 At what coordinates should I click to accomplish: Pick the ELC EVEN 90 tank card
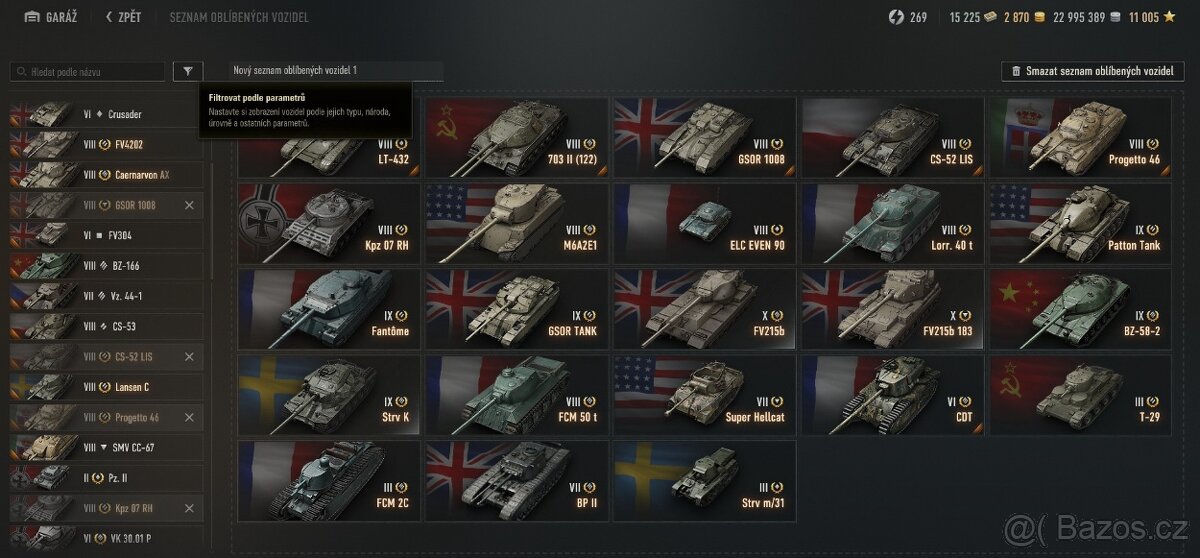coord(704,222)
